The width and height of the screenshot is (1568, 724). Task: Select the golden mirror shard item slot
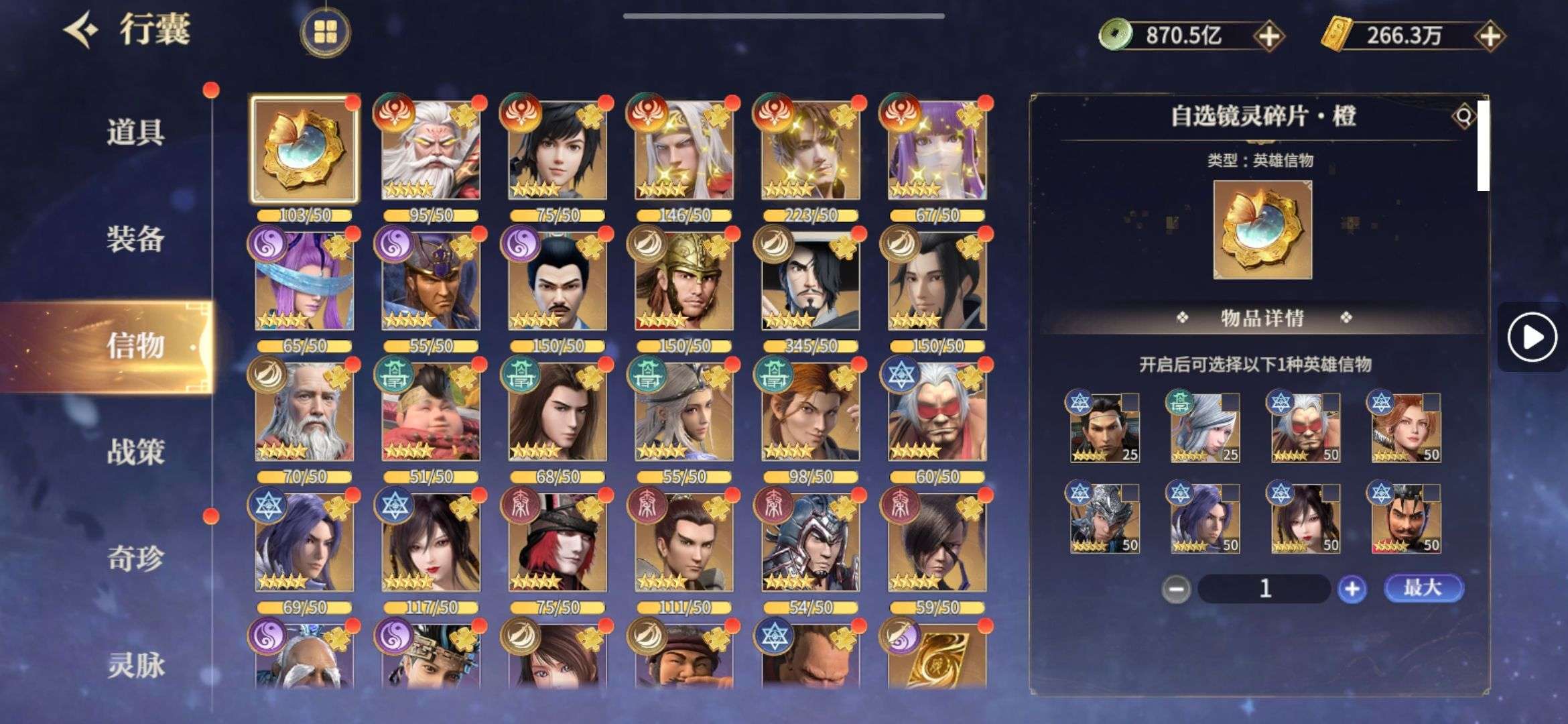pos(304,149)
